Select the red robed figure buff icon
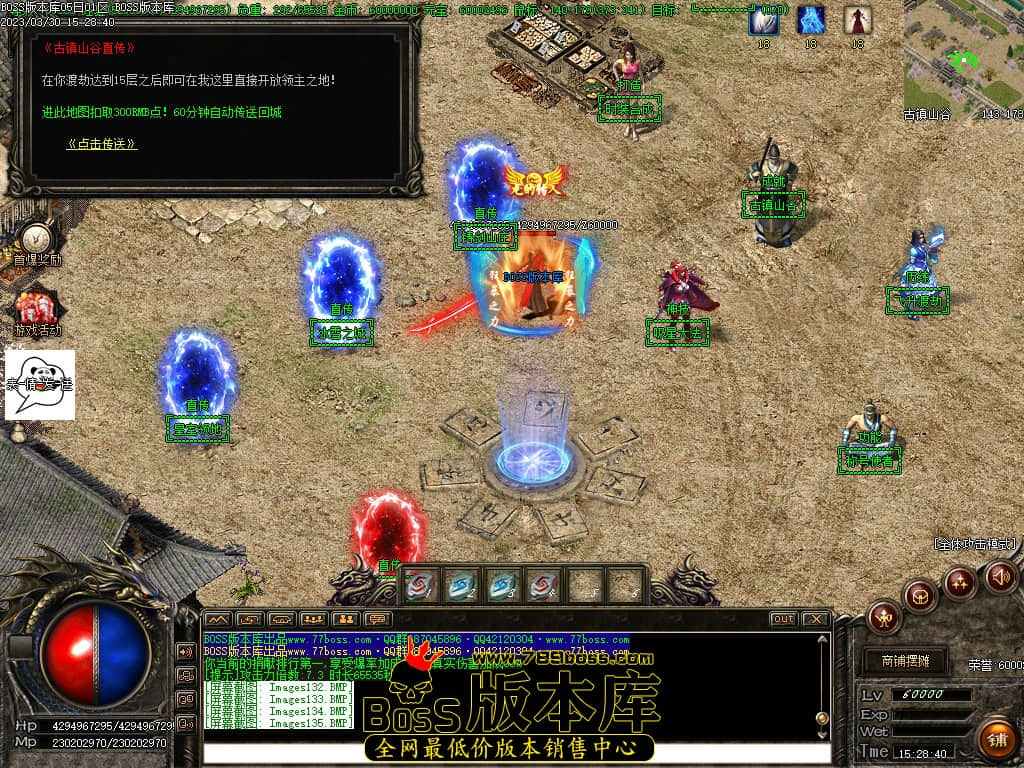 point(857,20)
